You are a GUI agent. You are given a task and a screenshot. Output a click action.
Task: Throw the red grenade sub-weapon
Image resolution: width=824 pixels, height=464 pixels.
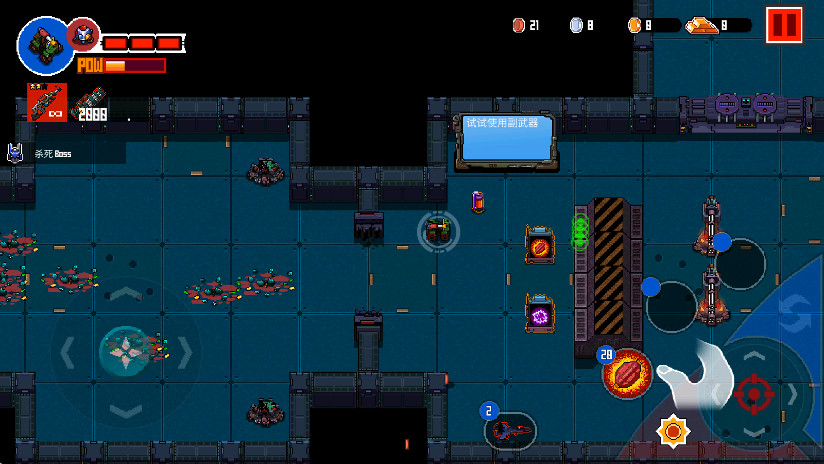pyautogui.click(x=627, y=374)
